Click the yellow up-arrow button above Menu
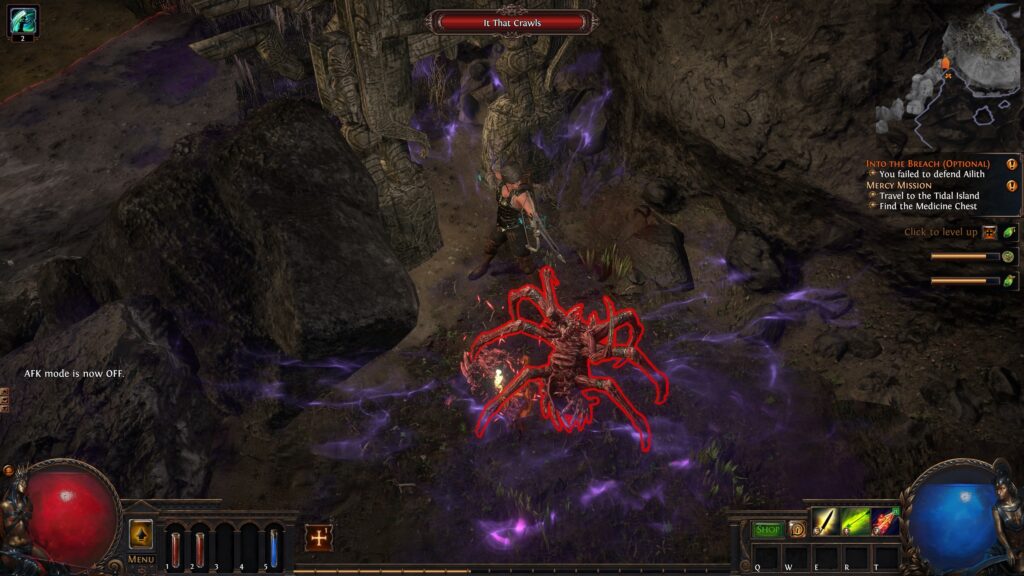 click(141, 534)
